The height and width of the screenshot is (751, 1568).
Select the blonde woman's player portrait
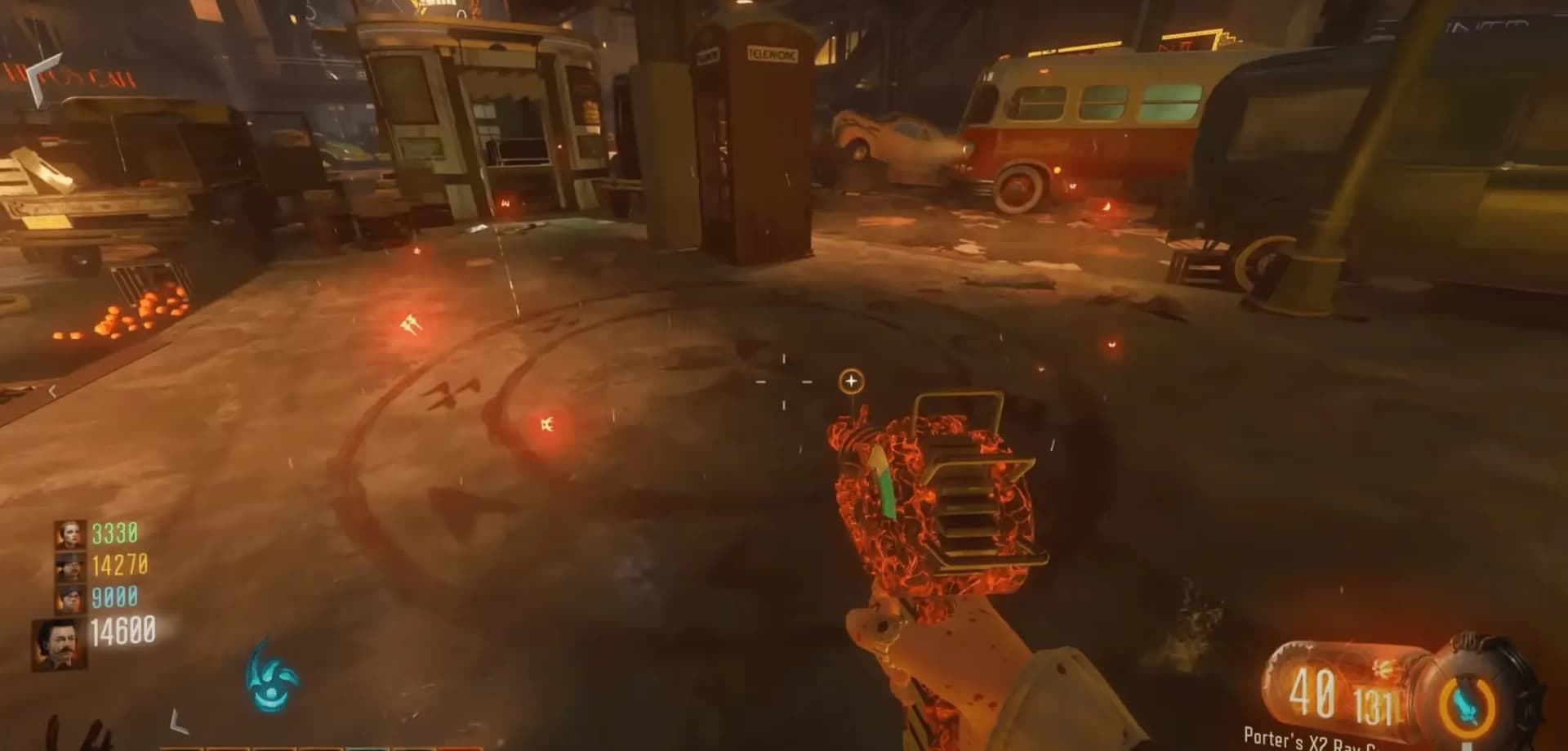tap(70, 535)
